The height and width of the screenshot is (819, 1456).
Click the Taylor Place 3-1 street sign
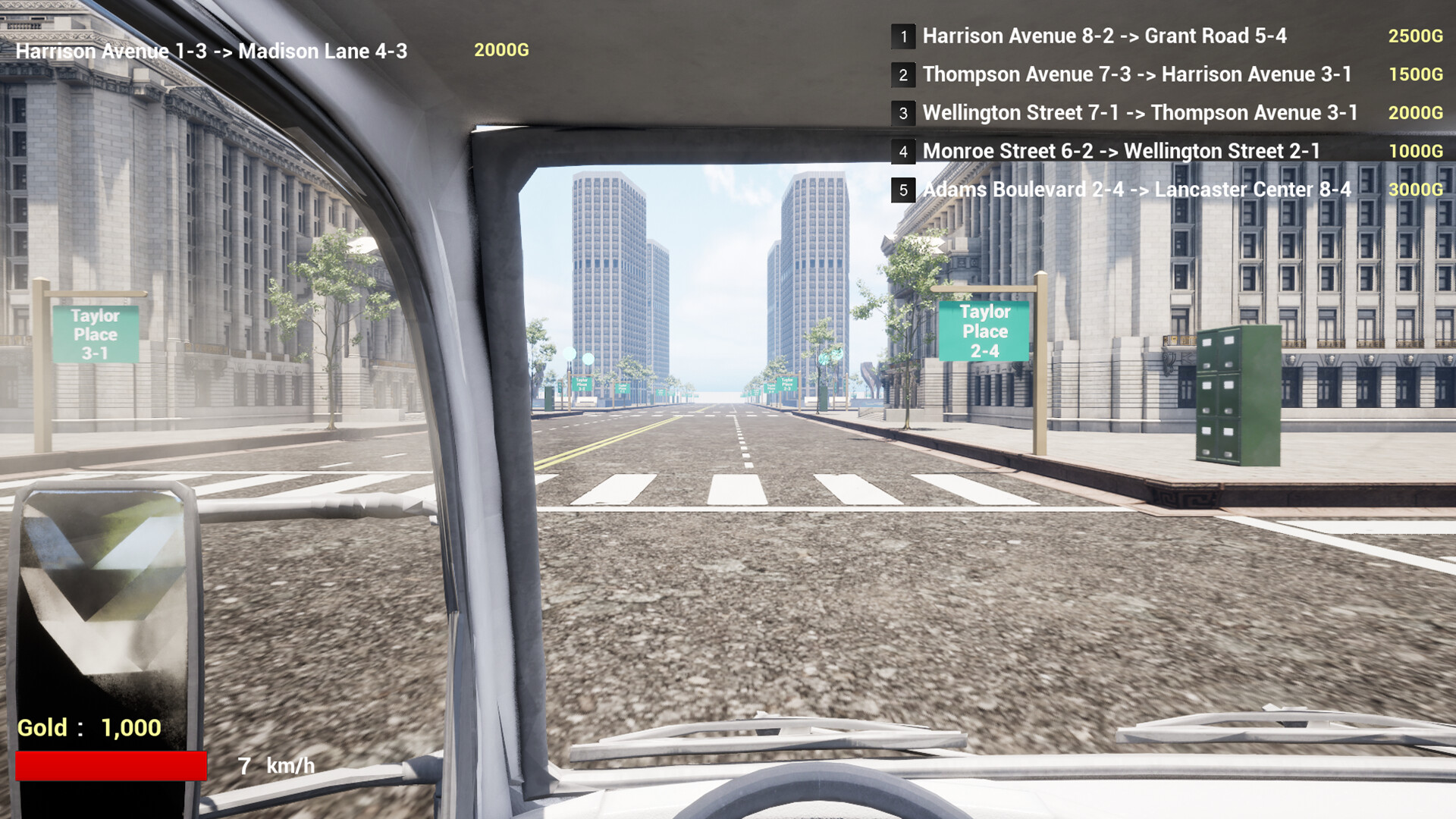(x=97, y=331)
